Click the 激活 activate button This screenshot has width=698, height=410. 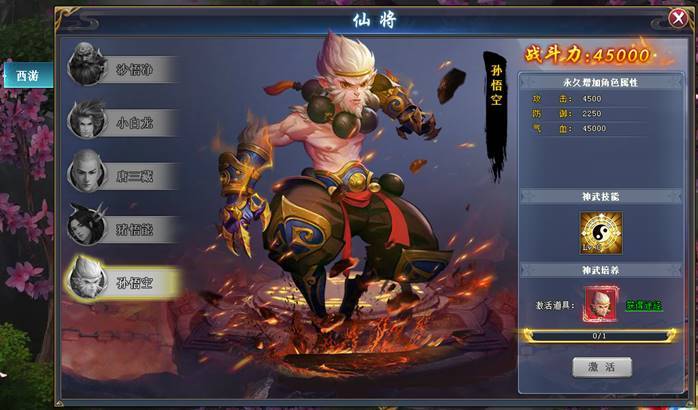601,367
